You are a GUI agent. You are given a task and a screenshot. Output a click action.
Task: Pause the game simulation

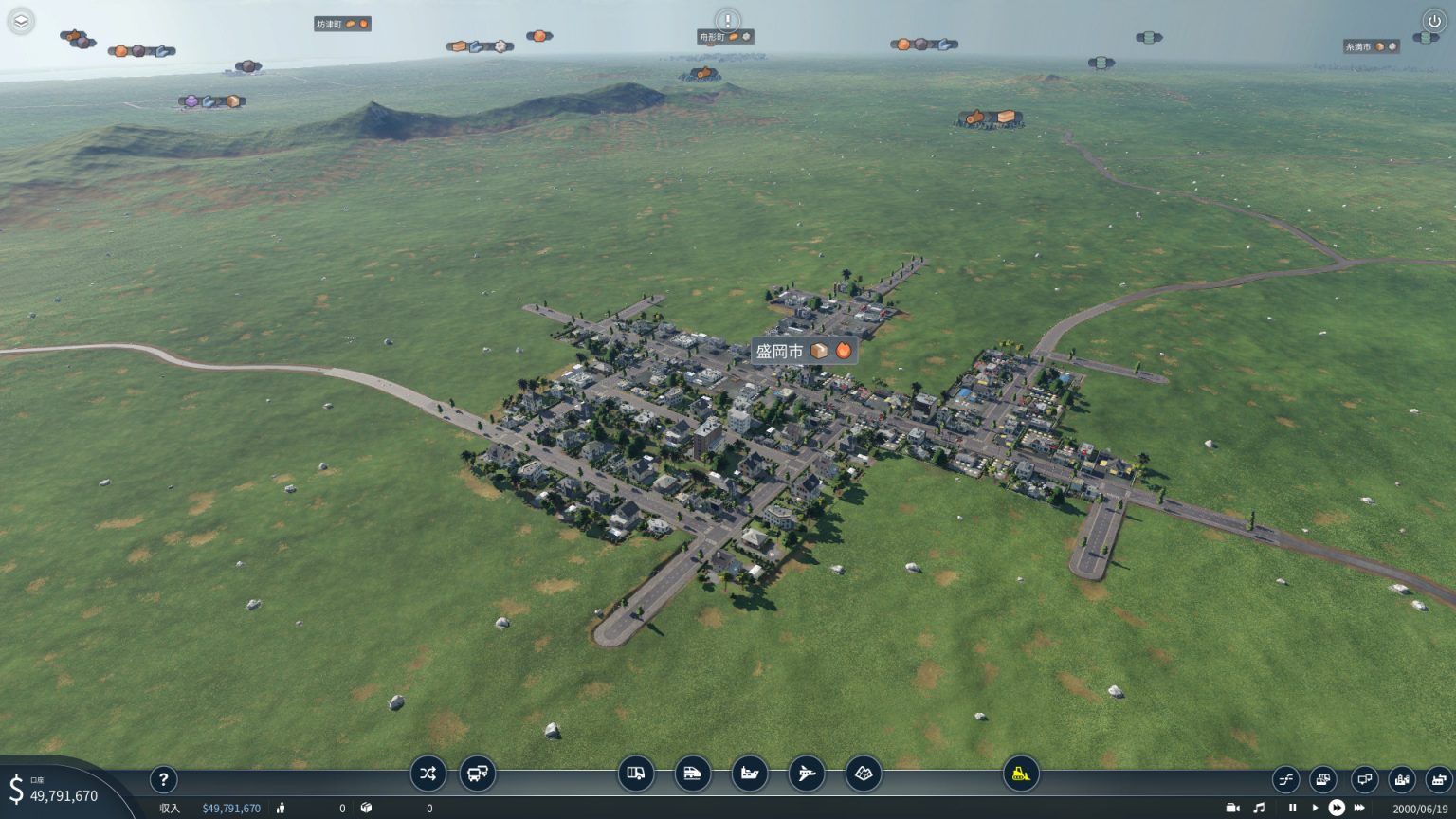click(x=1292, y=808)
